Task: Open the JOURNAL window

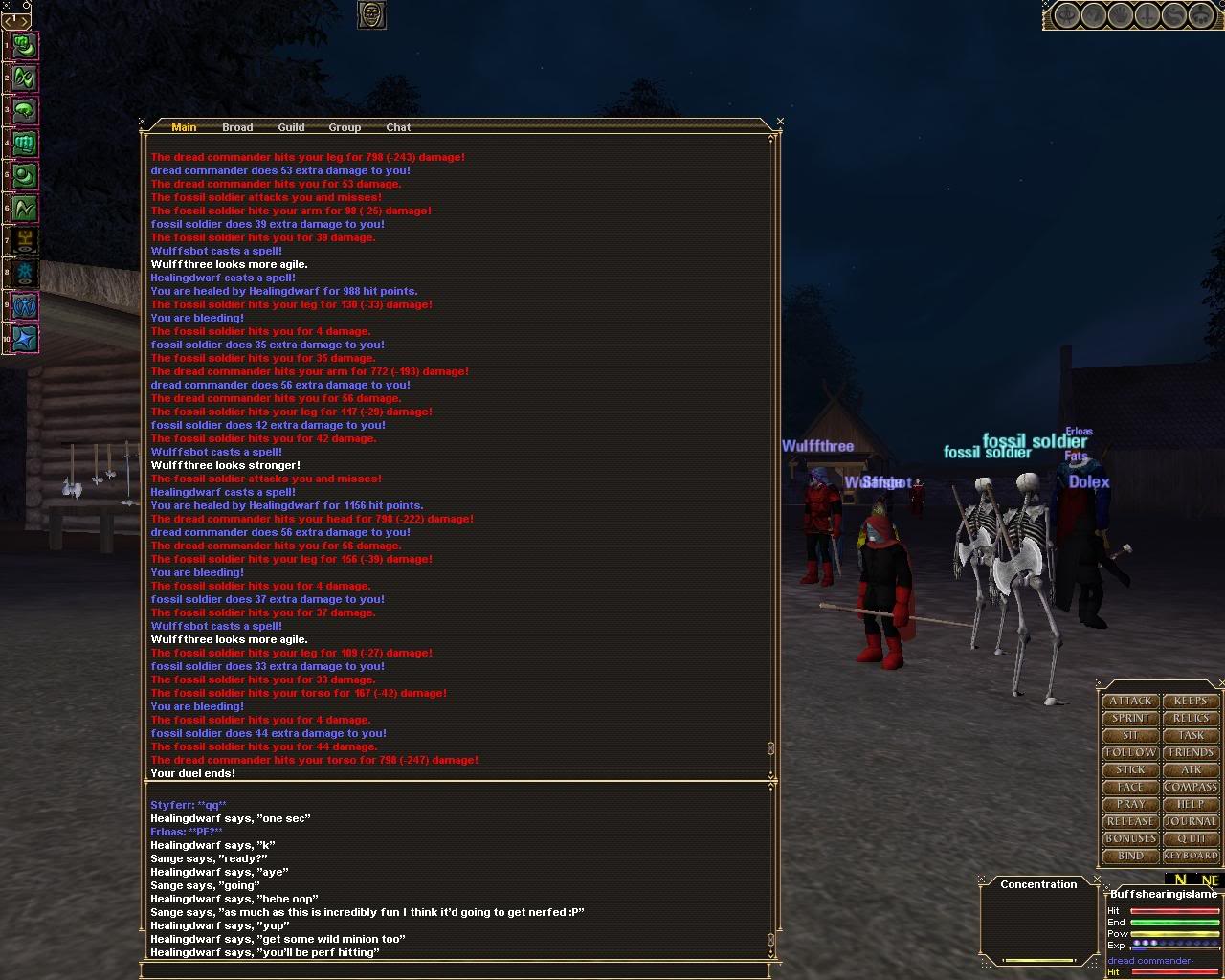Action: pyautogui.click(x=1191, y=821)
